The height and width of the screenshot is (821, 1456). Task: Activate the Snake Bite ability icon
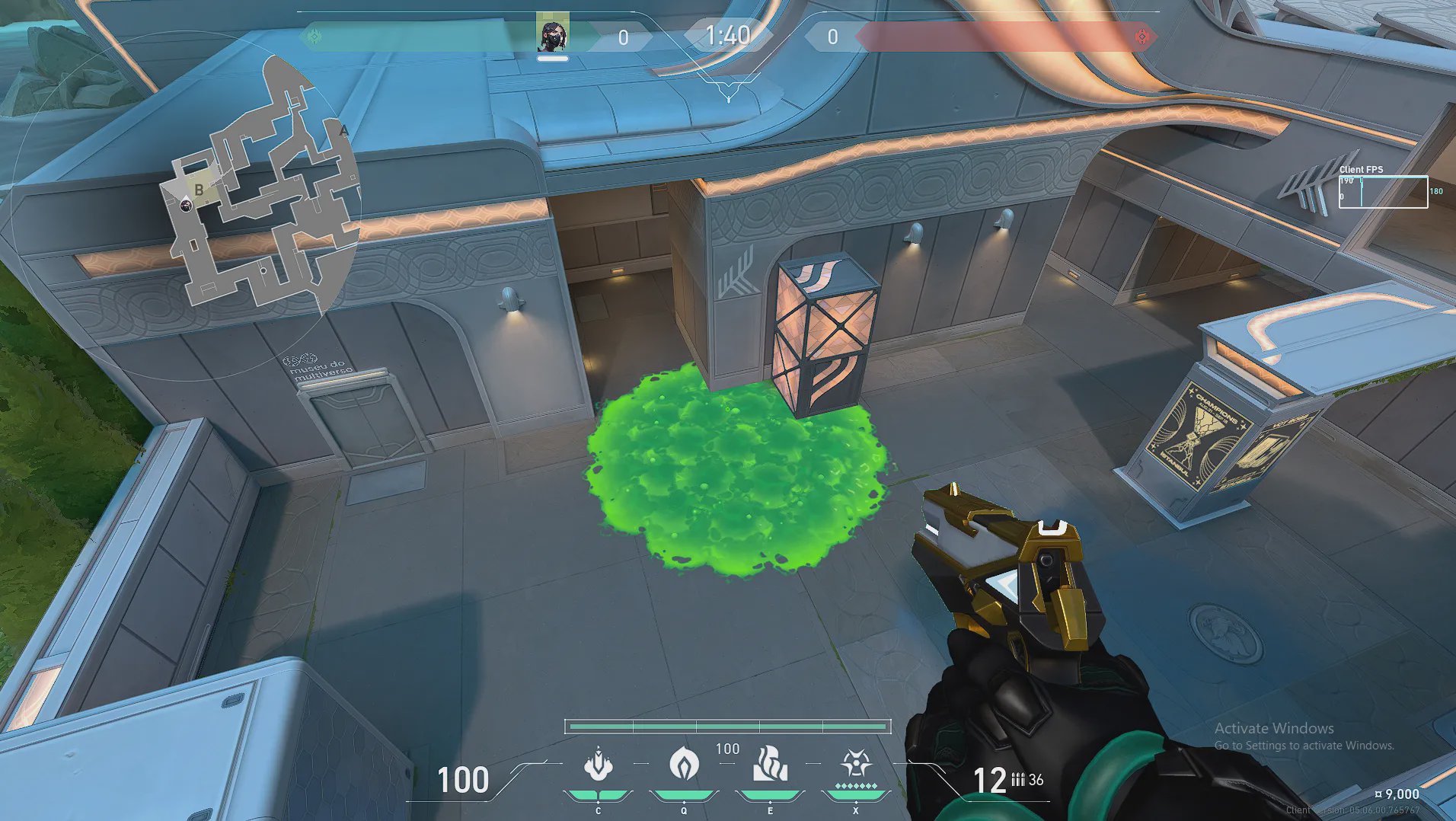pos(599,765)
